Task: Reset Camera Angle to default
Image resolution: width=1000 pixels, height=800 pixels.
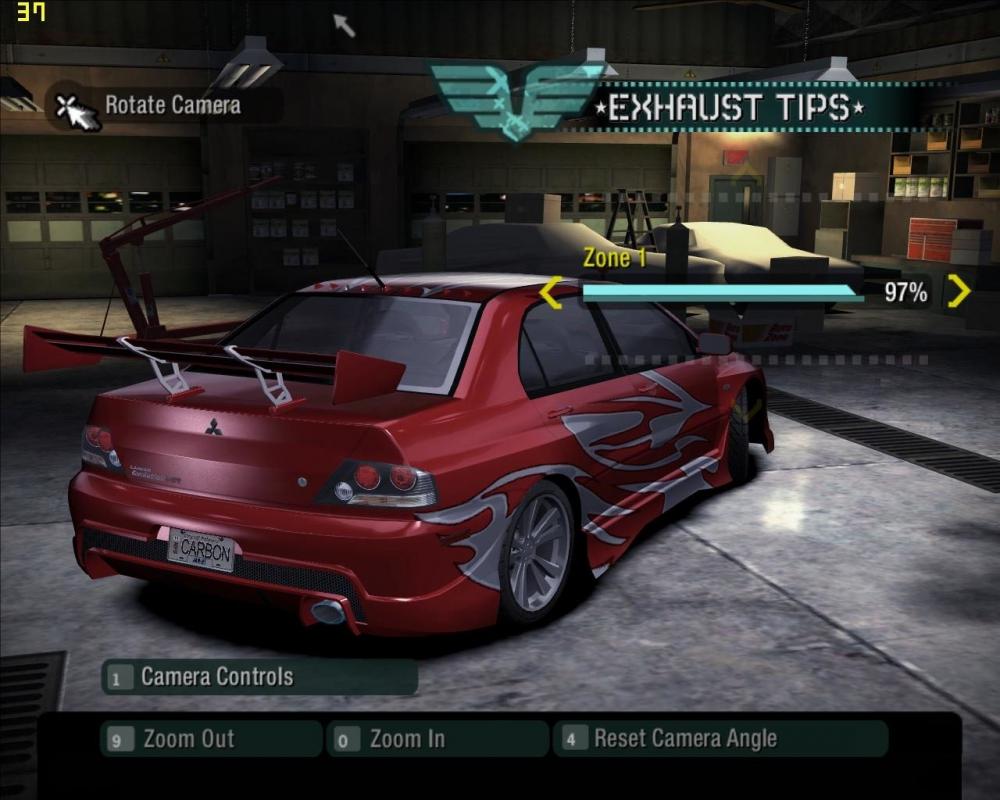Action: [719, 739]
